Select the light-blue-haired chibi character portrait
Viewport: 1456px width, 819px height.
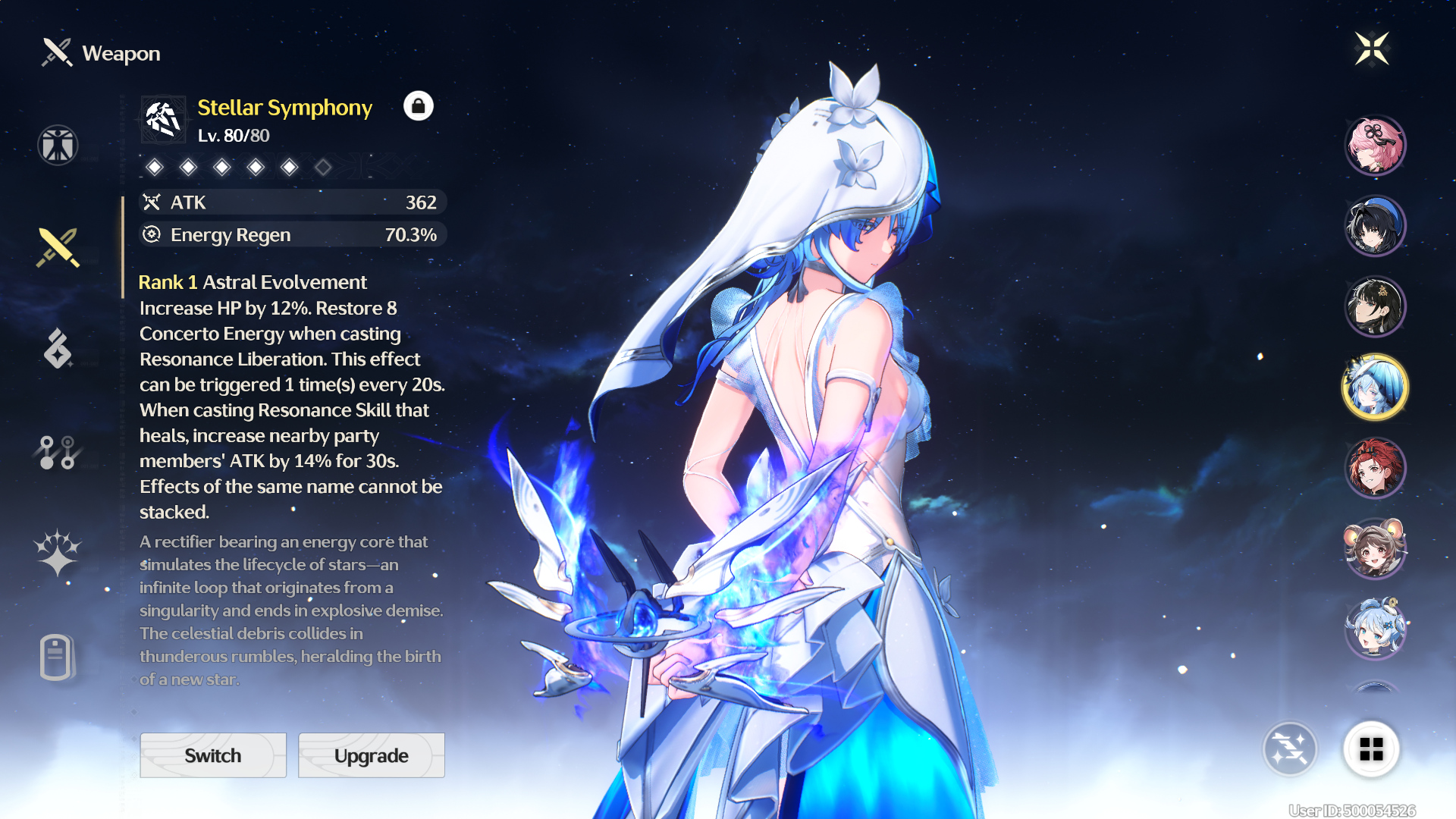coord(1375,629)
